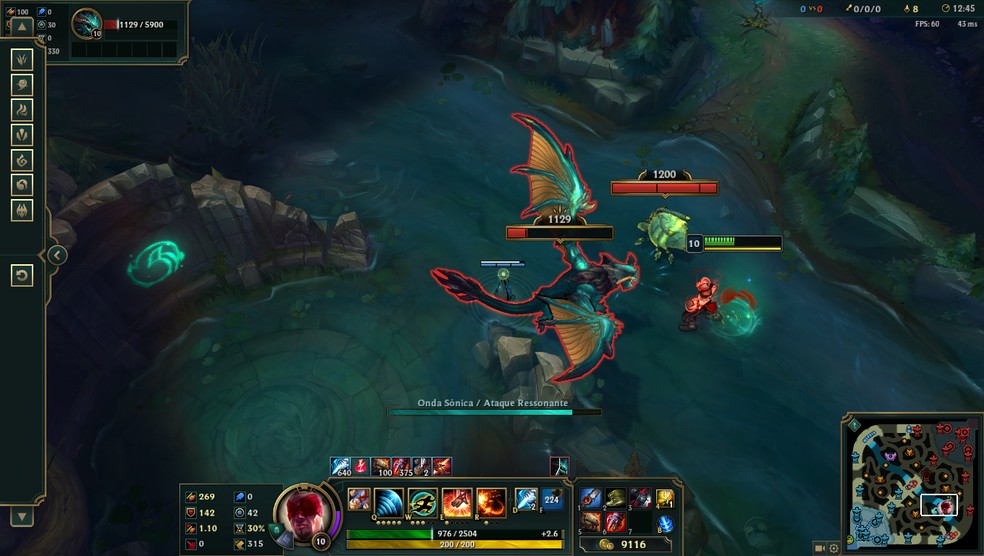984x556 pixels.
Task: Cast the Smite summoner spell on D
Action: [x=527, y=499]
